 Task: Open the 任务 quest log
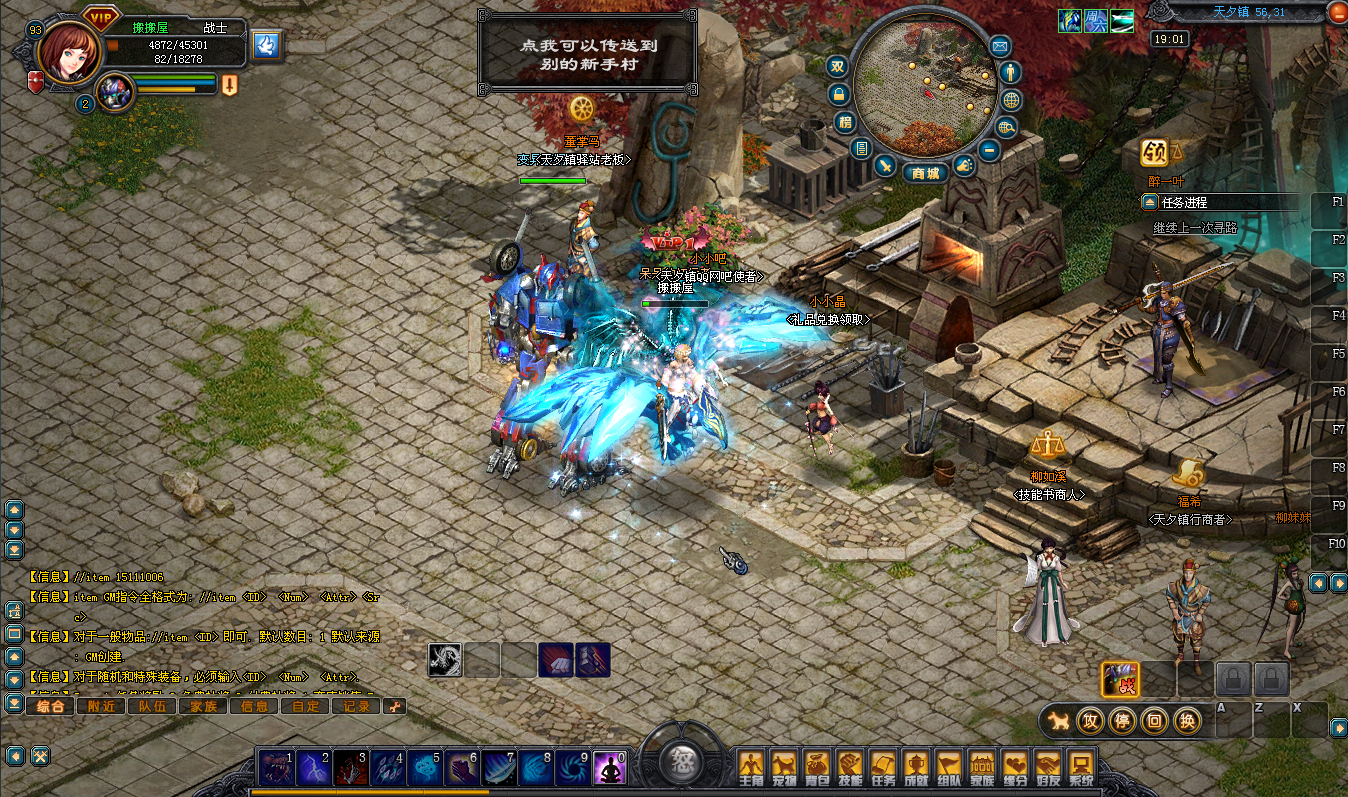pyautogui.click(x=882, y=767)
